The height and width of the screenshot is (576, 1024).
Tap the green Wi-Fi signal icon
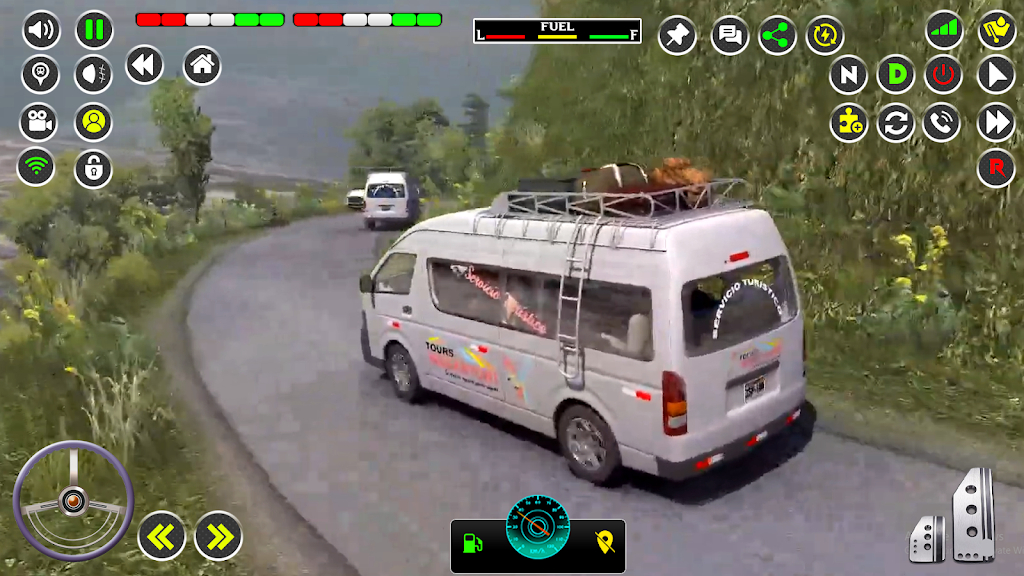[x=36, y=166]
